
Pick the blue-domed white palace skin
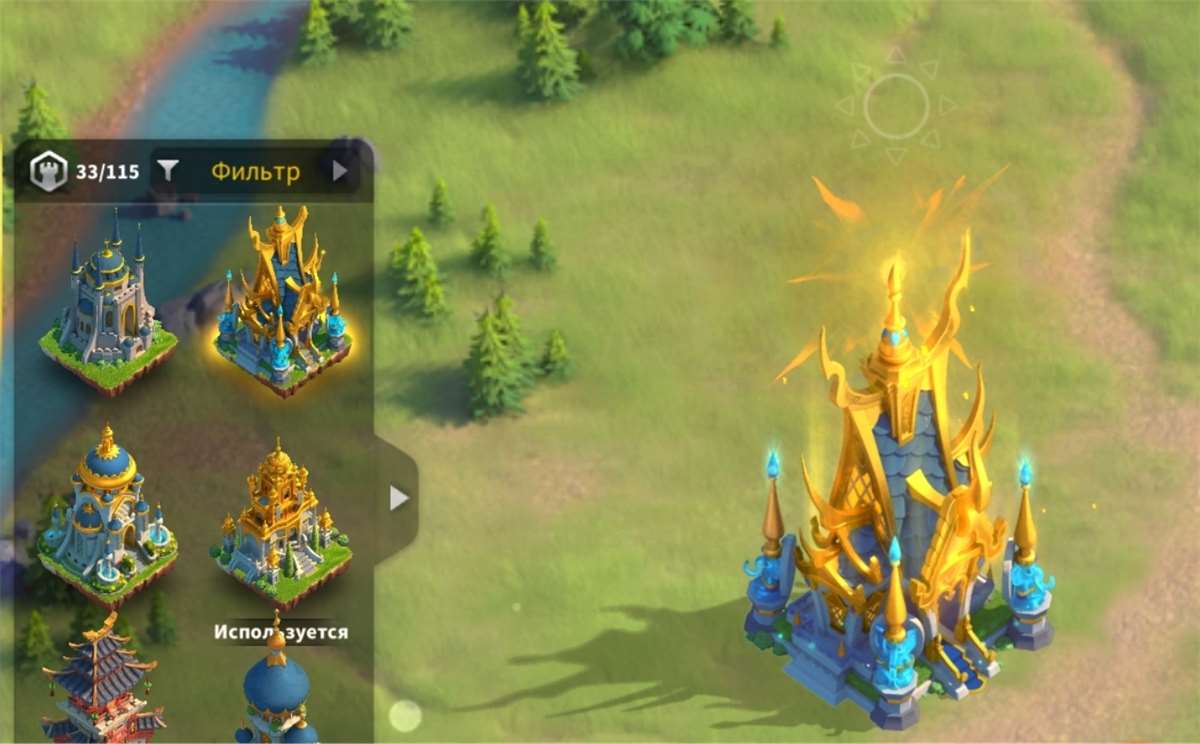(107, 518)
